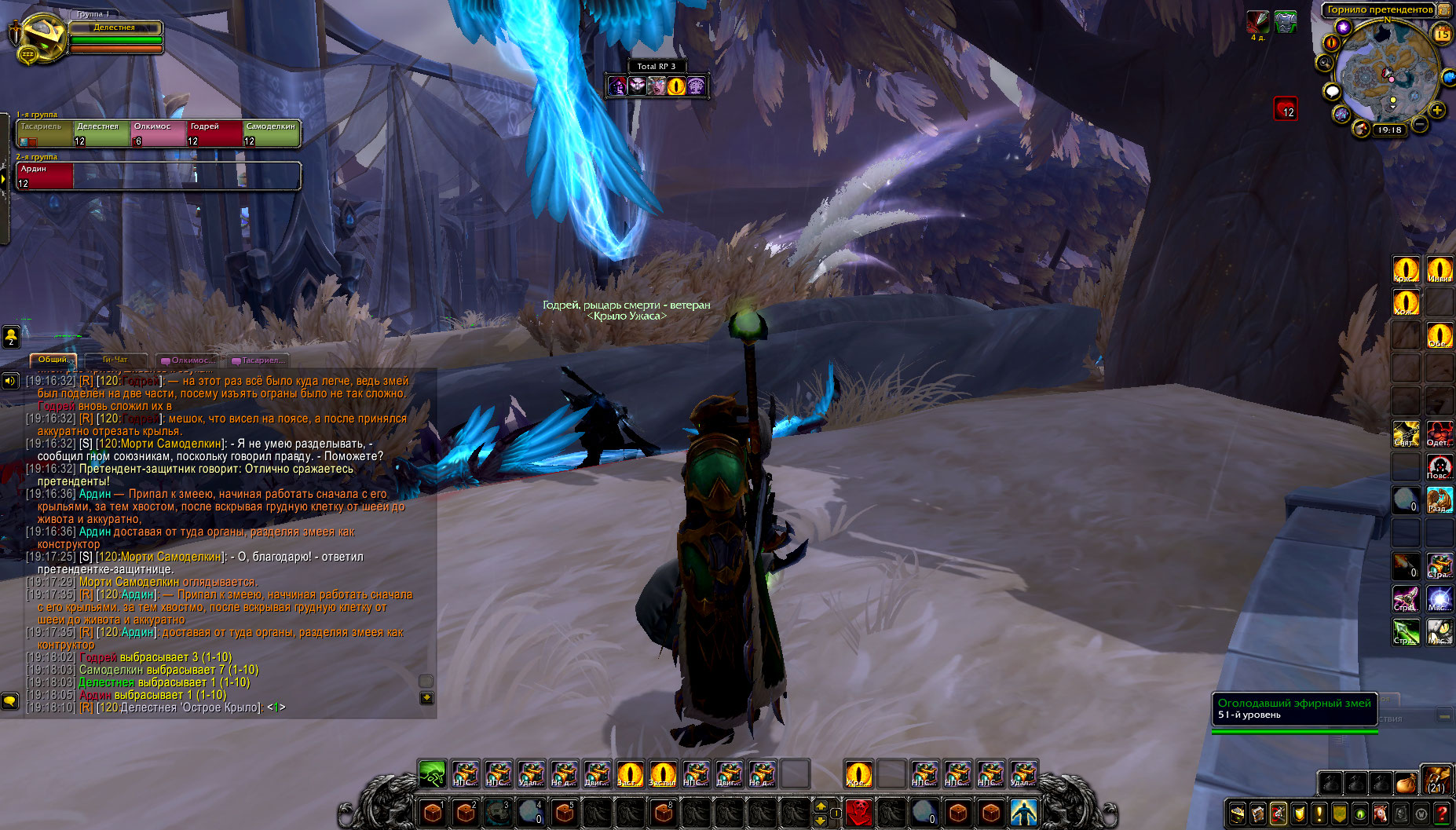Open the calendar button showing 15

[1442, 34]
